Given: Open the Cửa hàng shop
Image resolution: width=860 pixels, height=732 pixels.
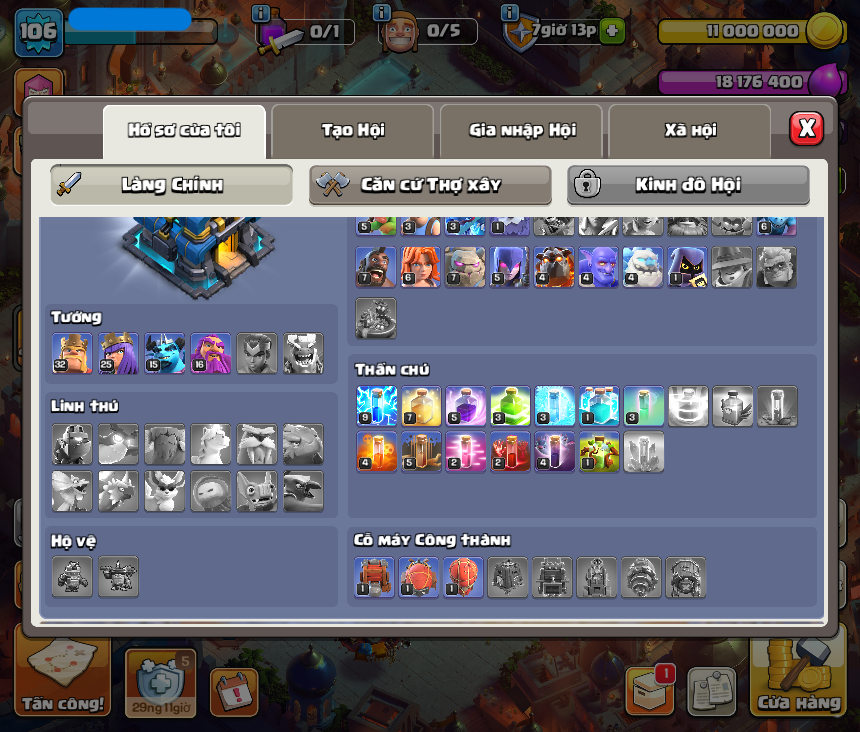Looking at the screenshot, I should coord(798,680).
